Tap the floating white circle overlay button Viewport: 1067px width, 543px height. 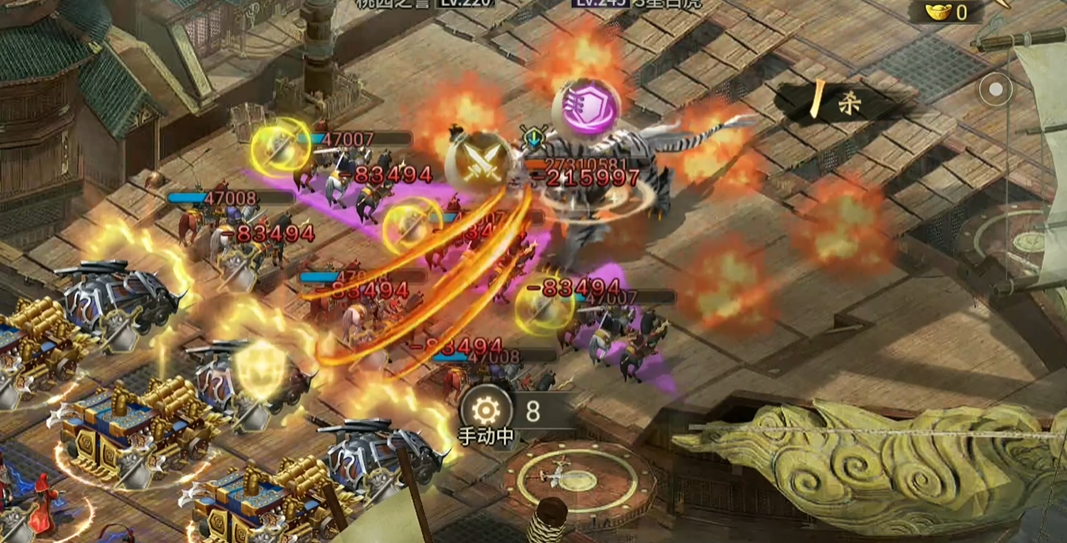point(995,91)
